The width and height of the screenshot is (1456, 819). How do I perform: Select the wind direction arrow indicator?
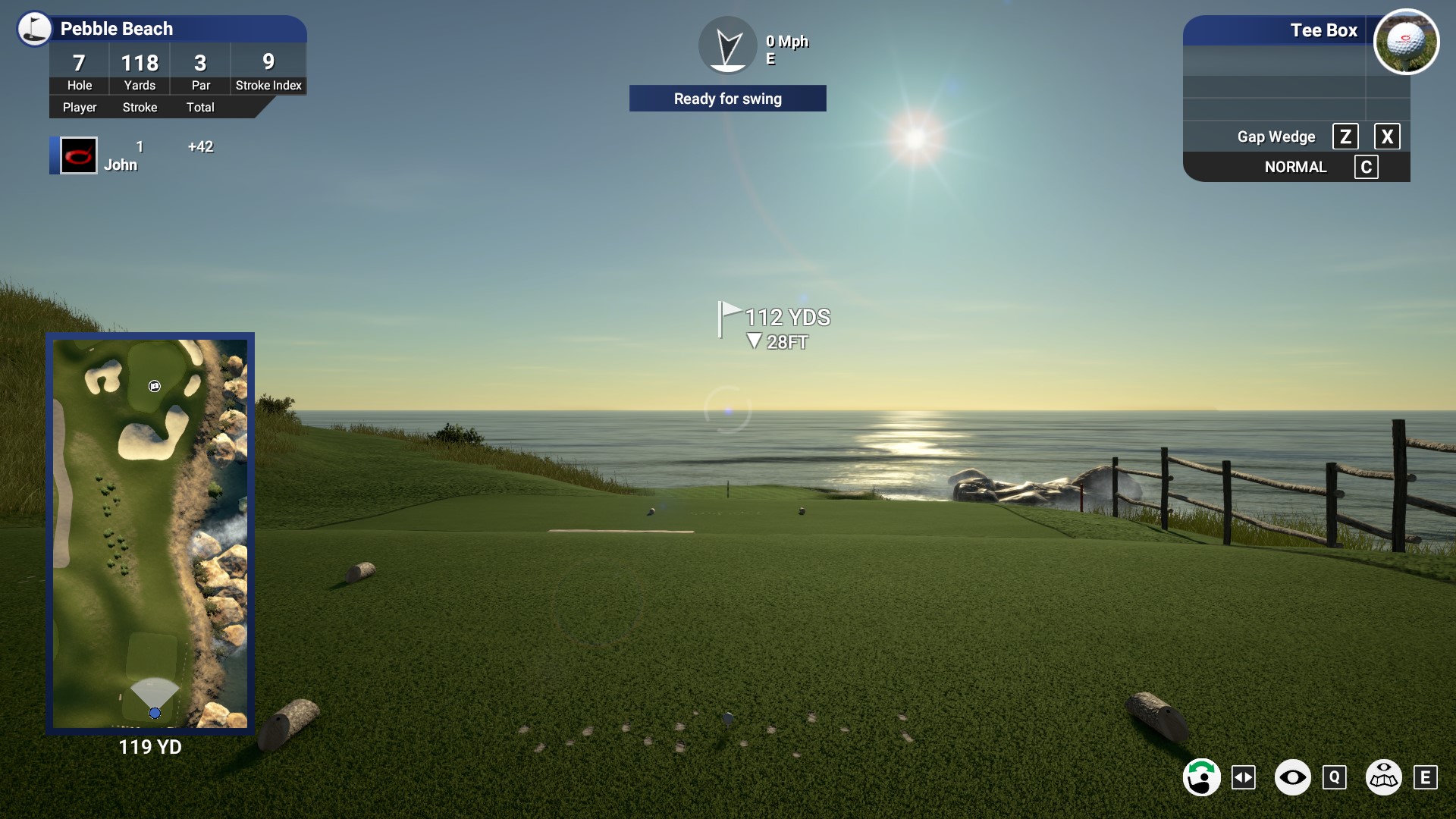pyautogui.click(x=727, y=45)
